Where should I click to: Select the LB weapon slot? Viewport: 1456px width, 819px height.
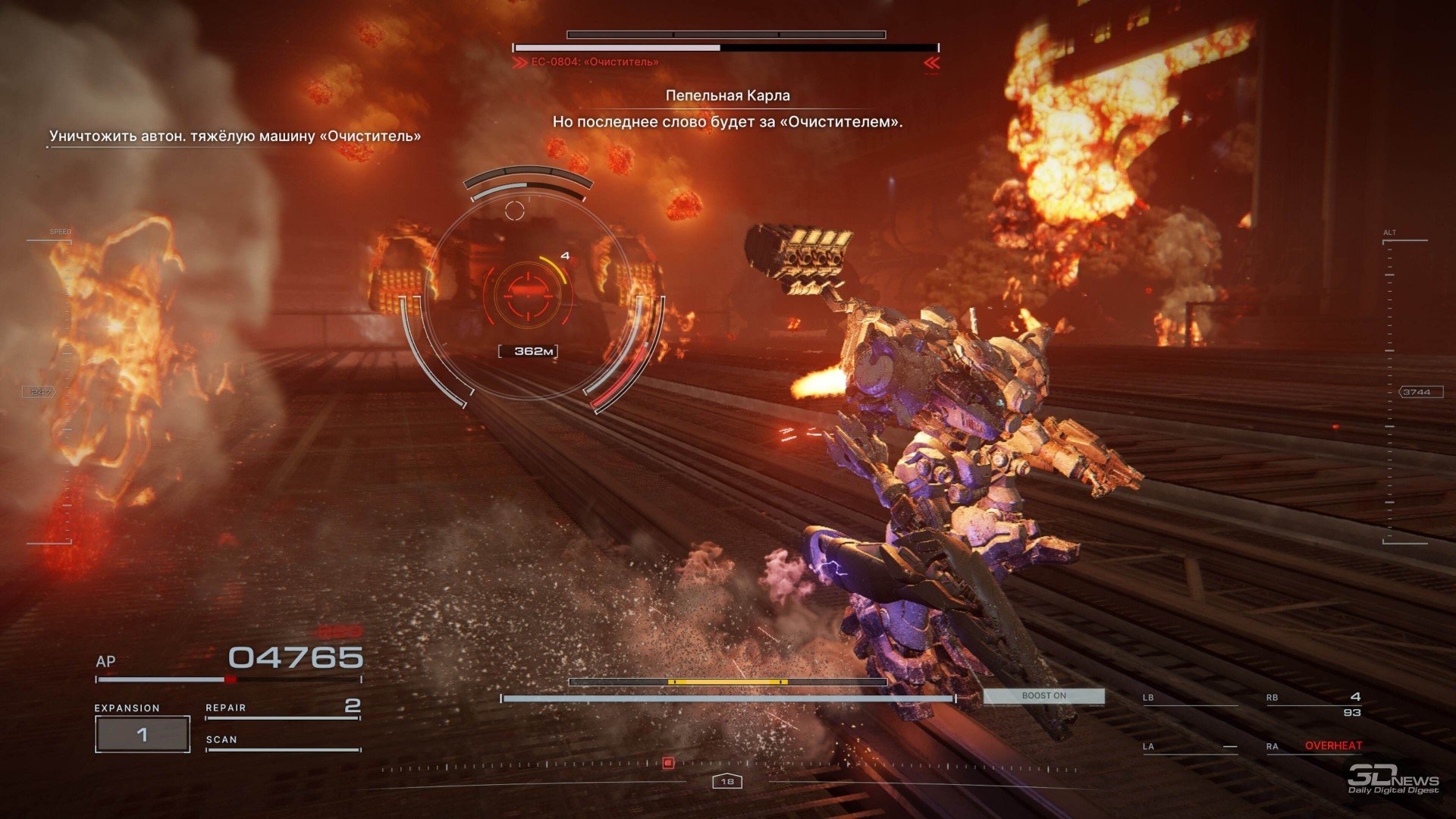pos(1189,699)
